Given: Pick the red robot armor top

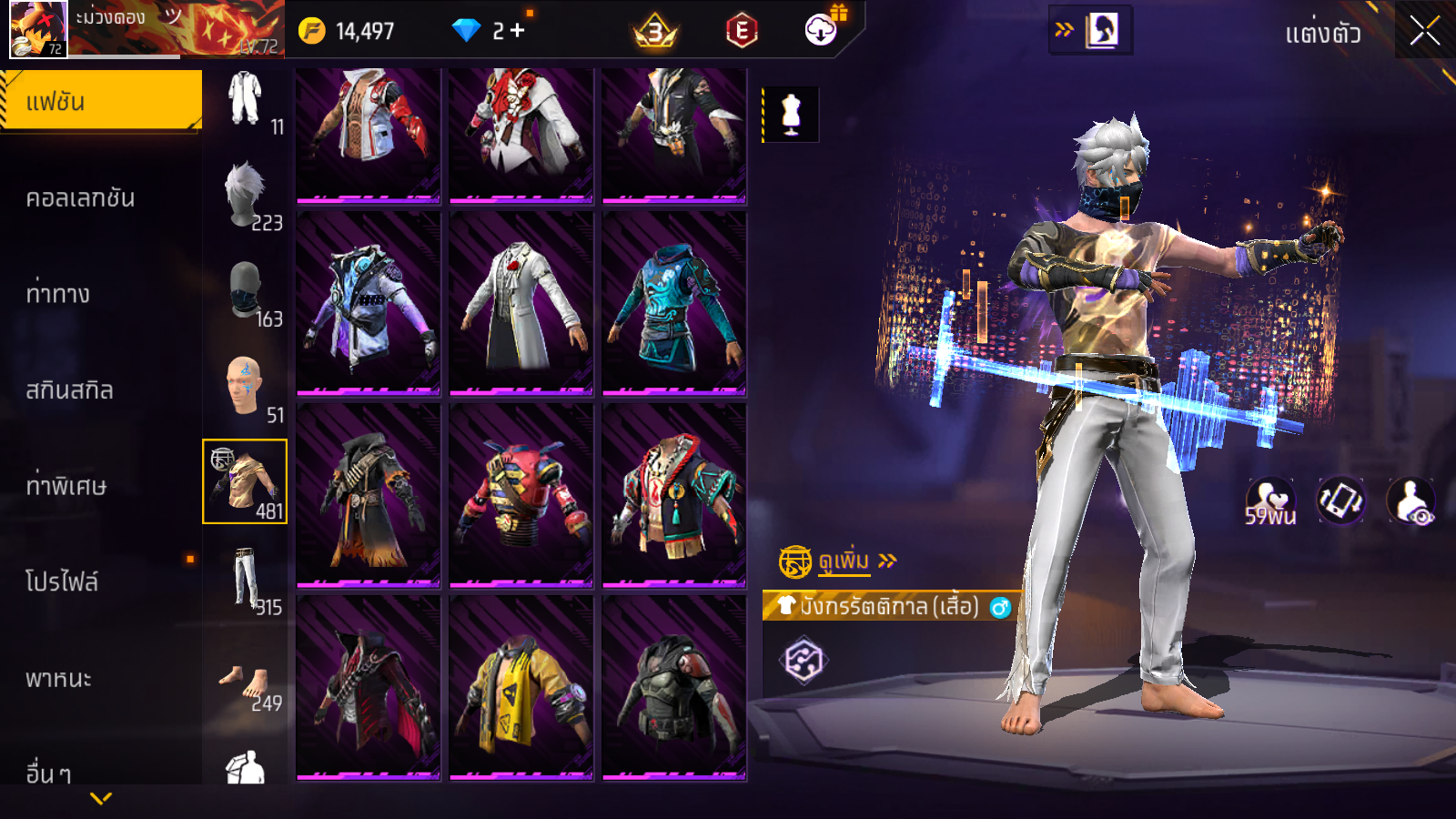Looking at the screenshot, I should coord(521,496).
